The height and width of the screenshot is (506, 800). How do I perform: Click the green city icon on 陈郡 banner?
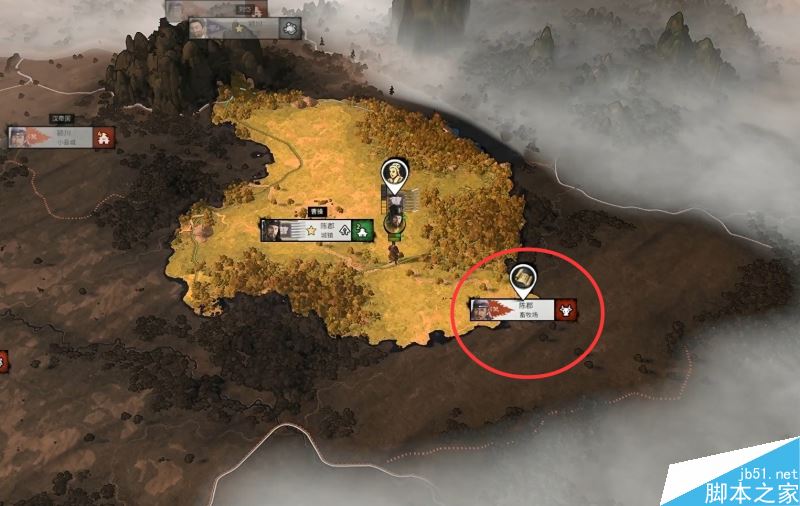(366, 229)
